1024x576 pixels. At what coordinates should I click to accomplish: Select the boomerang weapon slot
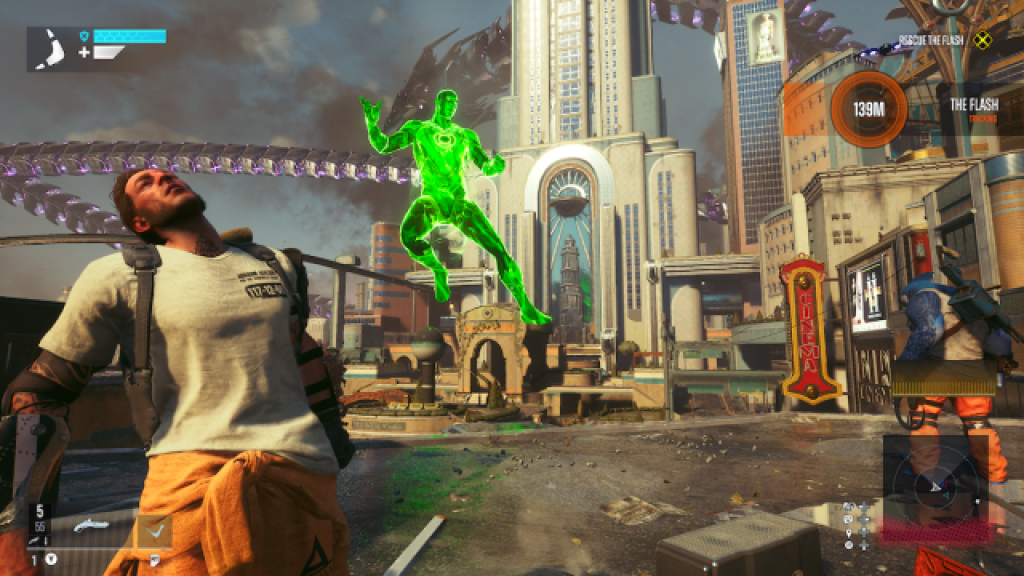(x=154, y=528)
